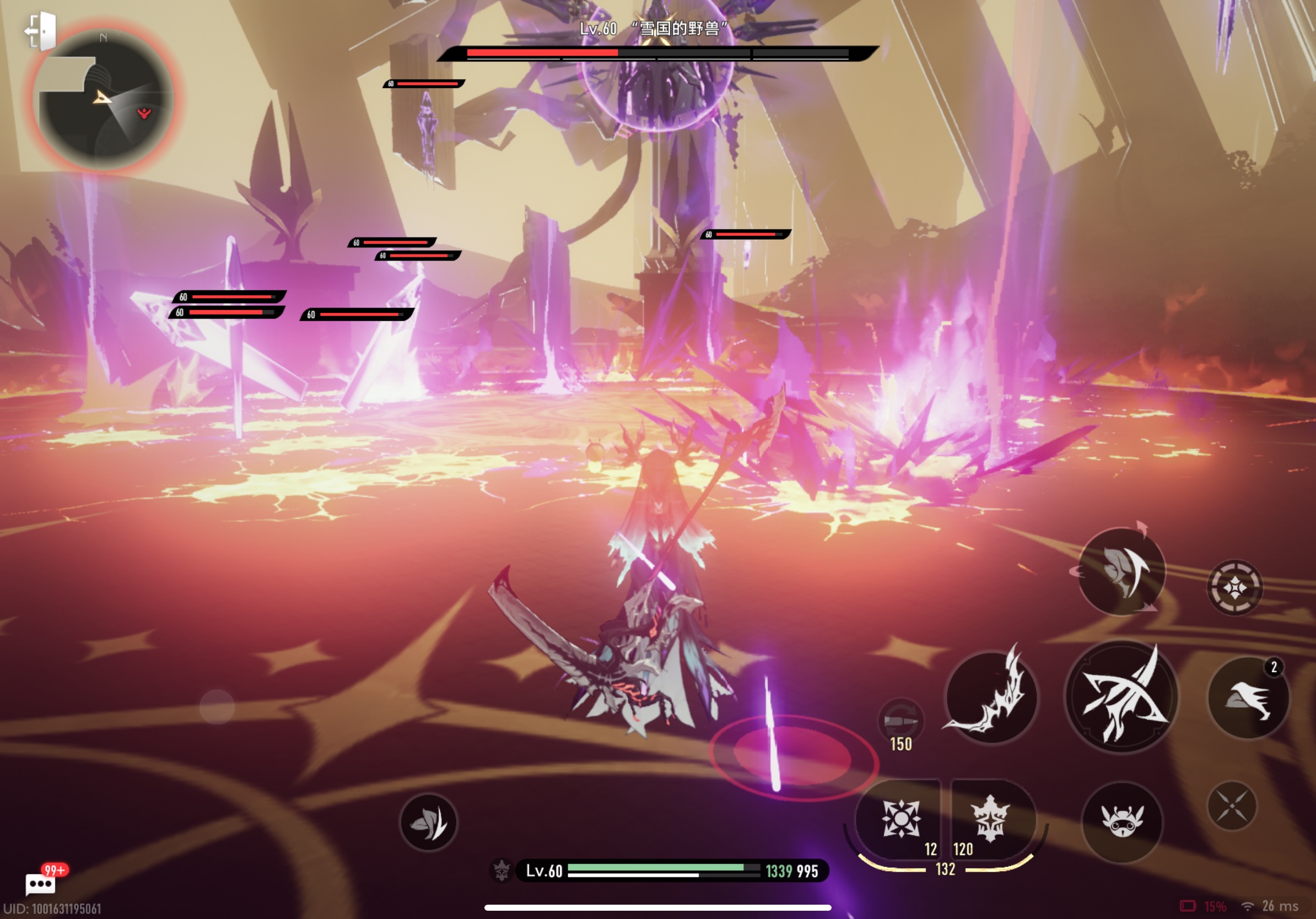Activate the leaf blade icon near the level bar
The width and height of the screenshot is (1316, 919).
(x=428, y=822)
